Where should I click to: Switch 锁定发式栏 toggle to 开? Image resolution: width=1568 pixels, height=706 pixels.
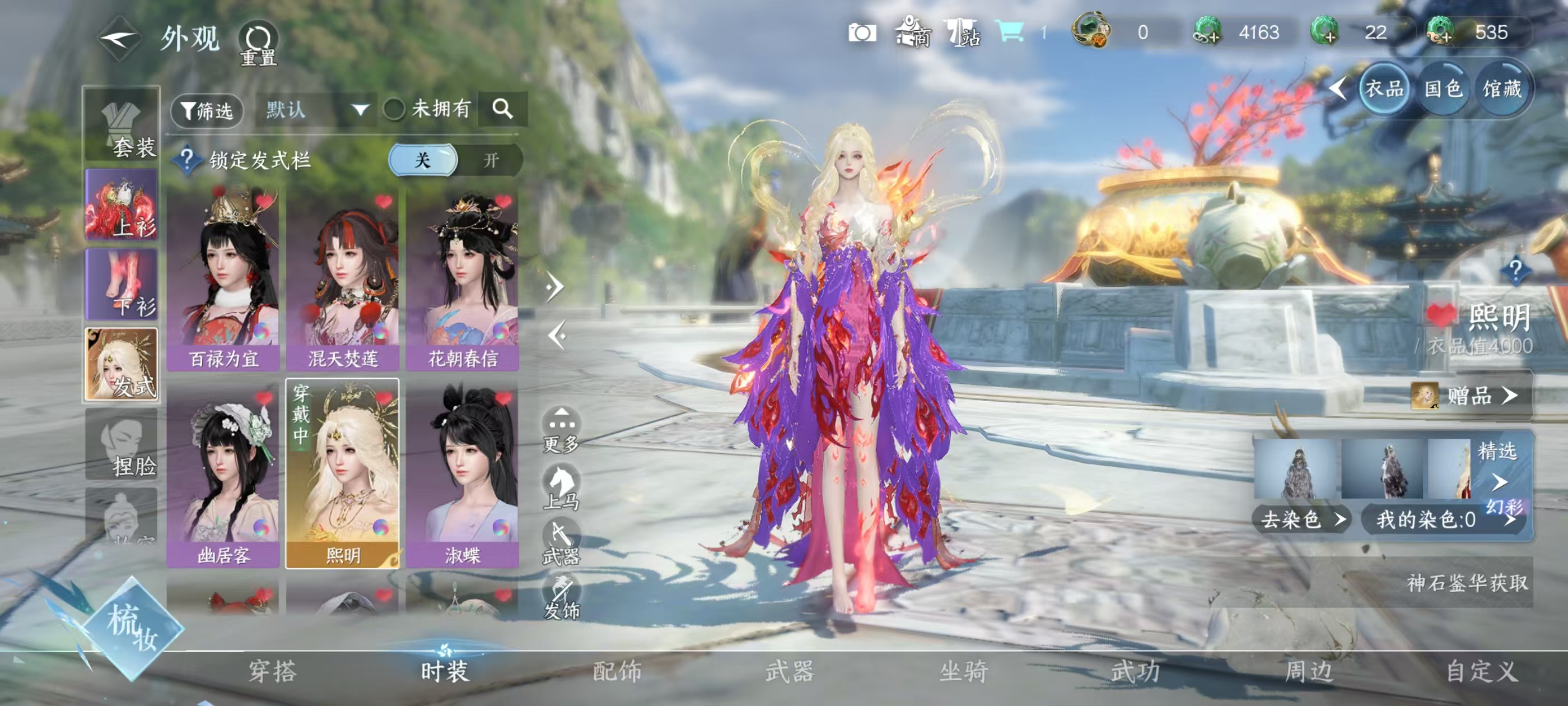tap(491, 160)
